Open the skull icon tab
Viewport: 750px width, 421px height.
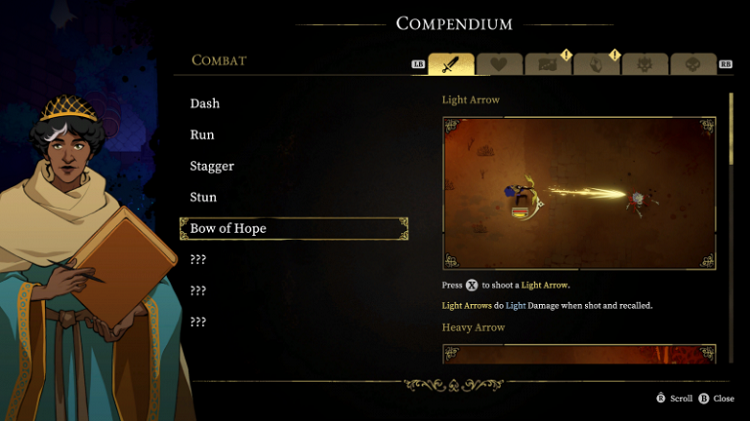(692, 65)
